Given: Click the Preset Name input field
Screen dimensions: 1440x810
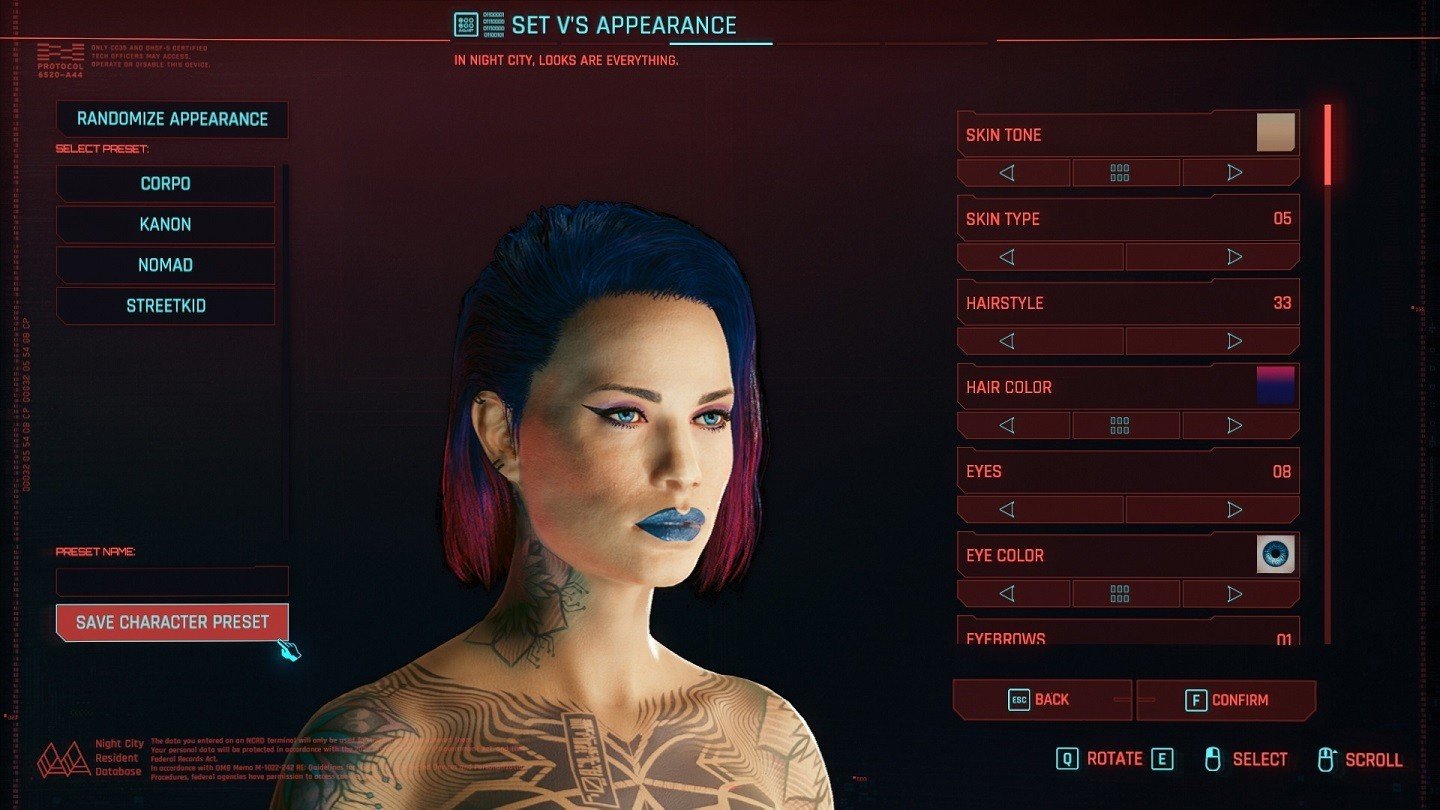Looking at the screenshot, I should (x=171, y=580).
